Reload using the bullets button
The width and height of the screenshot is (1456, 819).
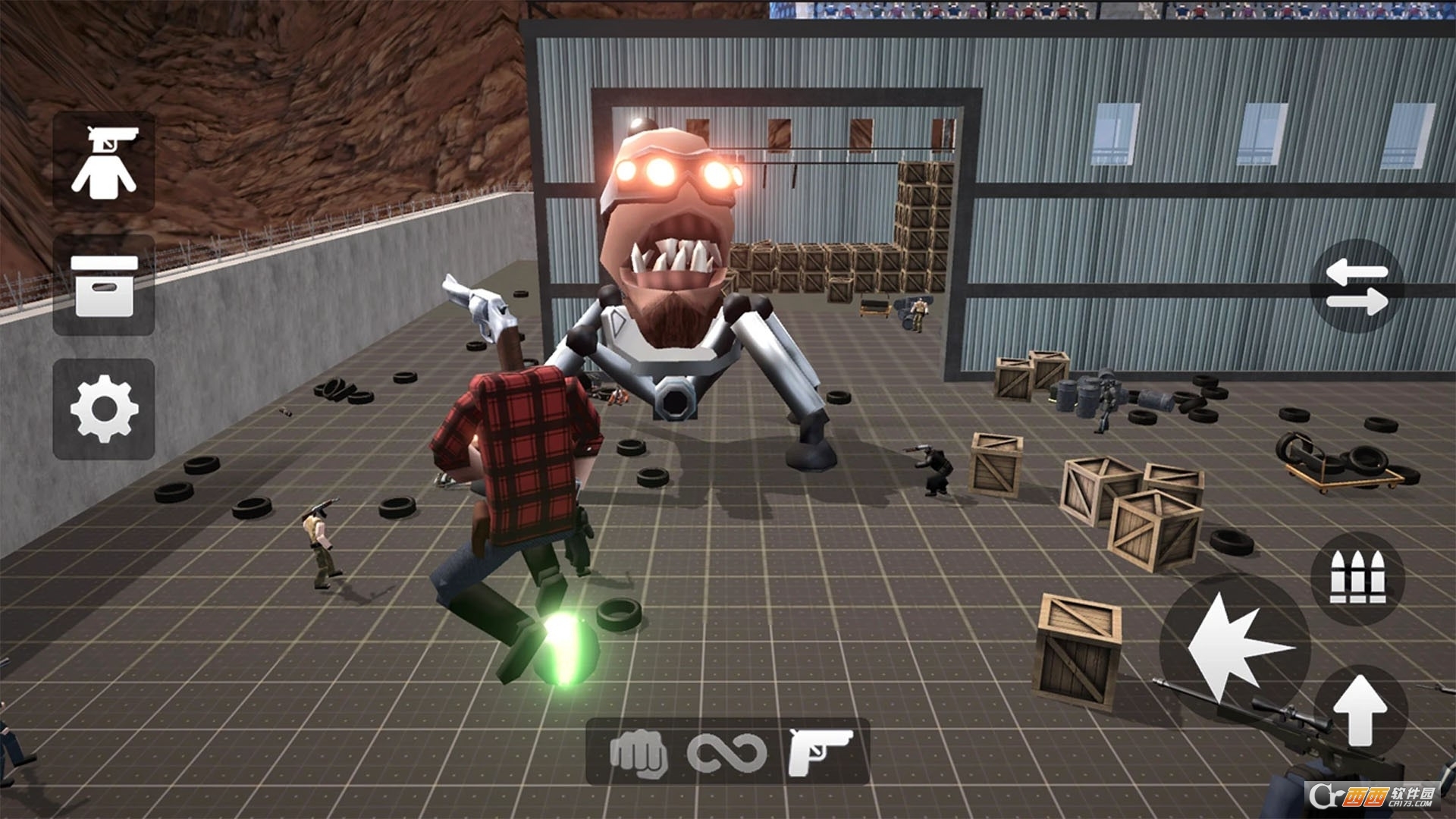1357,579
